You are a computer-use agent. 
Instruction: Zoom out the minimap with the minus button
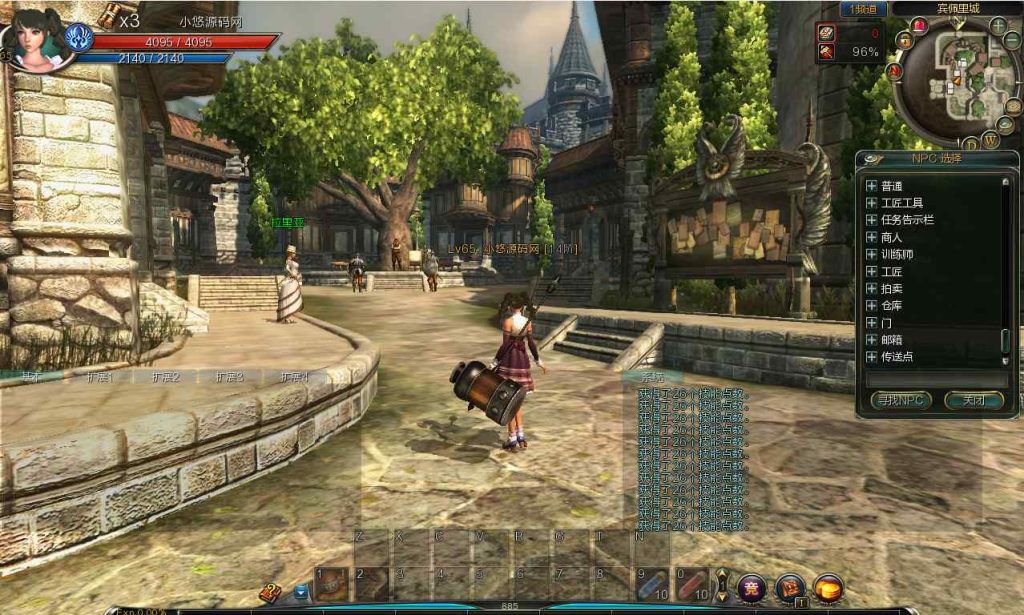click(x=1012, y=41)
